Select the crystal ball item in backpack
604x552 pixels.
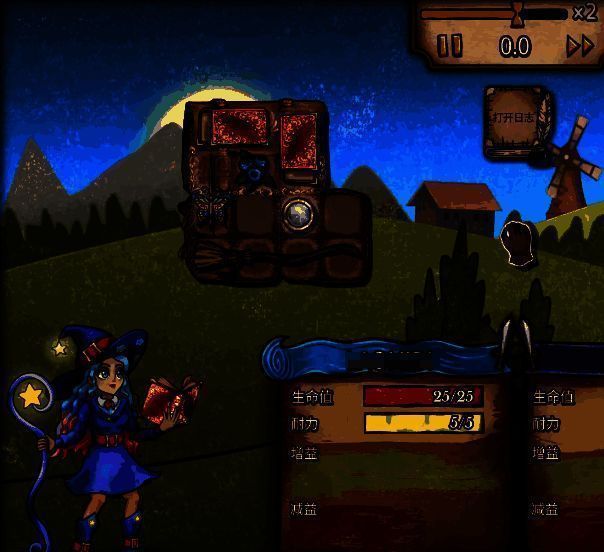(296, 211)
